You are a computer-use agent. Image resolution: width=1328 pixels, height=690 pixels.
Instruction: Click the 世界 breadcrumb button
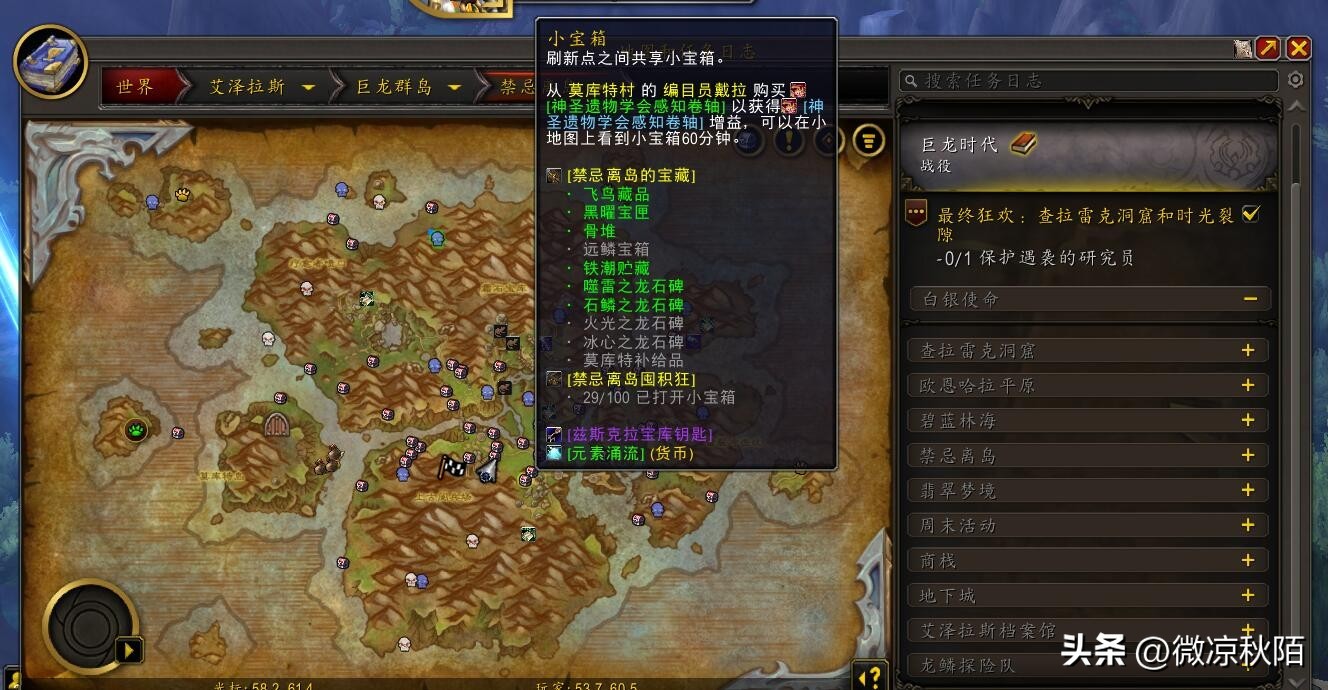[135, 87]
